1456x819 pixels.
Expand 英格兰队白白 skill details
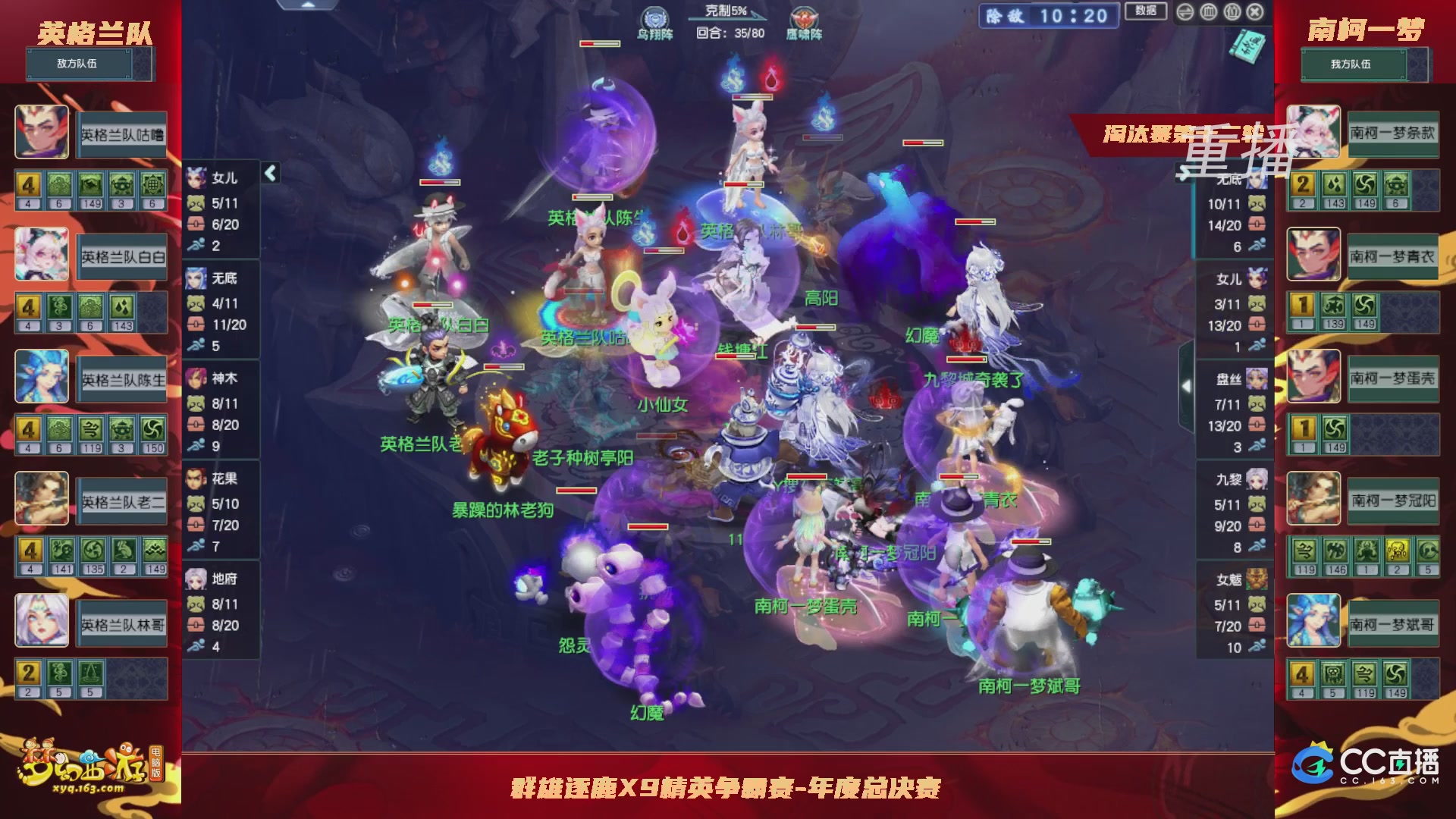[x=120, y=256]
